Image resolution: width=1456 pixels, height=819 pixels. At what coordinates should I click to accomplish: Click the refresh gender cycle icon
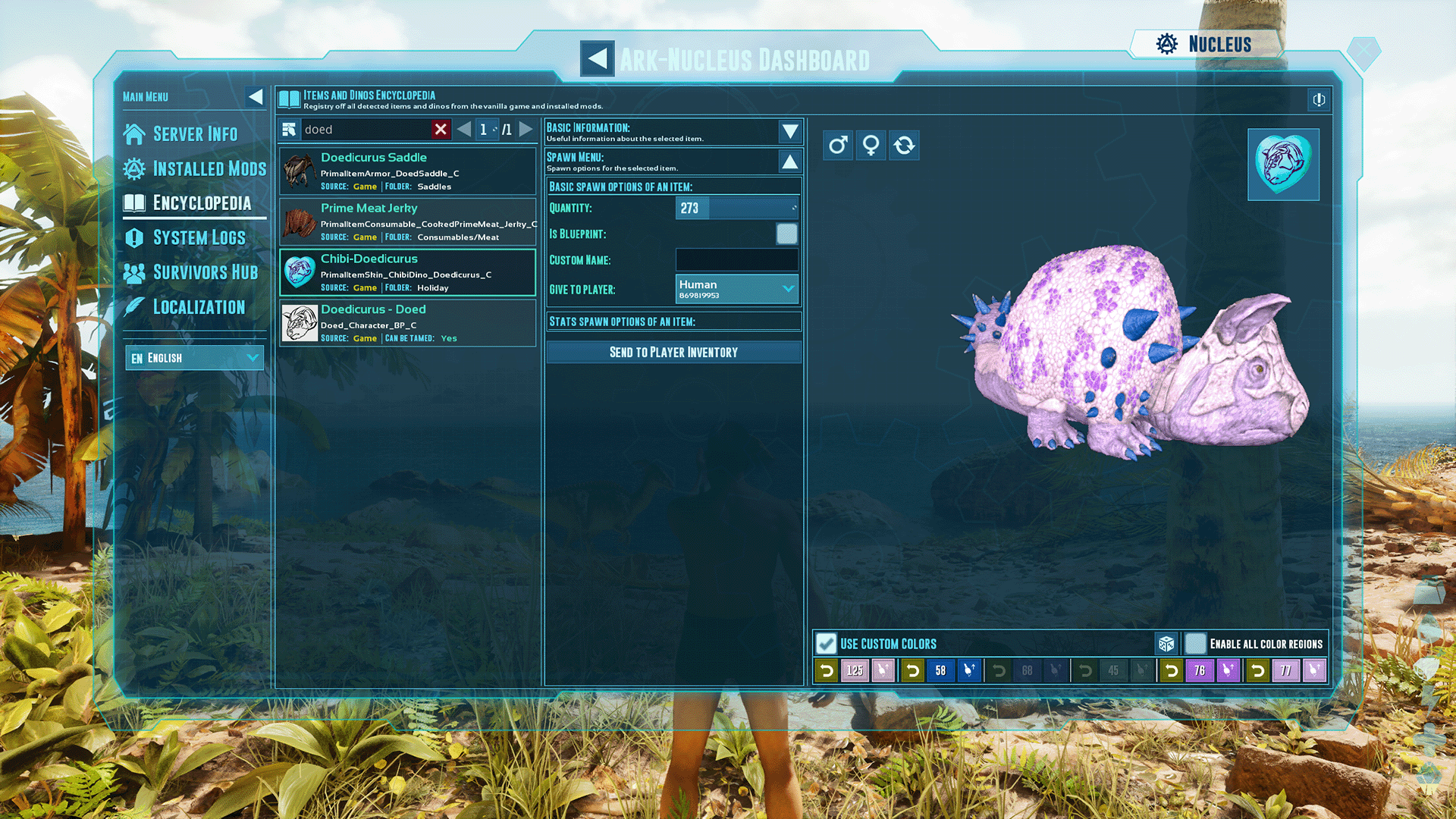click(904, 145)
